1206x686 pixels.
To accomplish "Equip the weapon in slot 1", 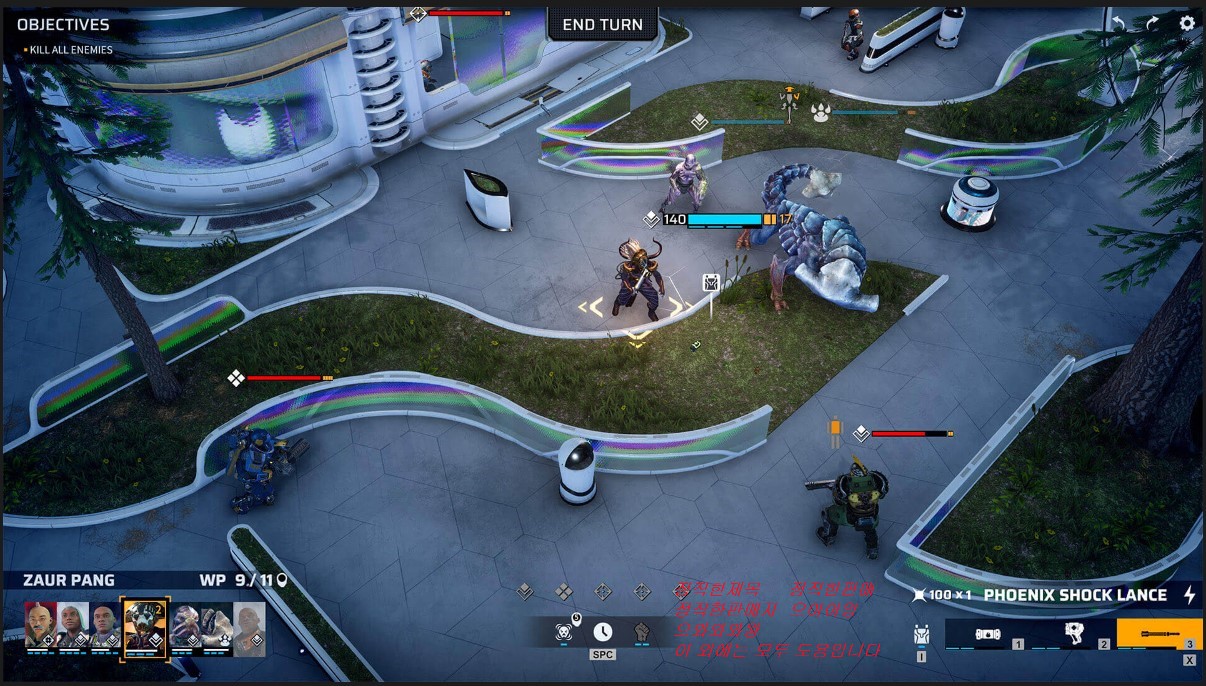I will pos(987,634).
